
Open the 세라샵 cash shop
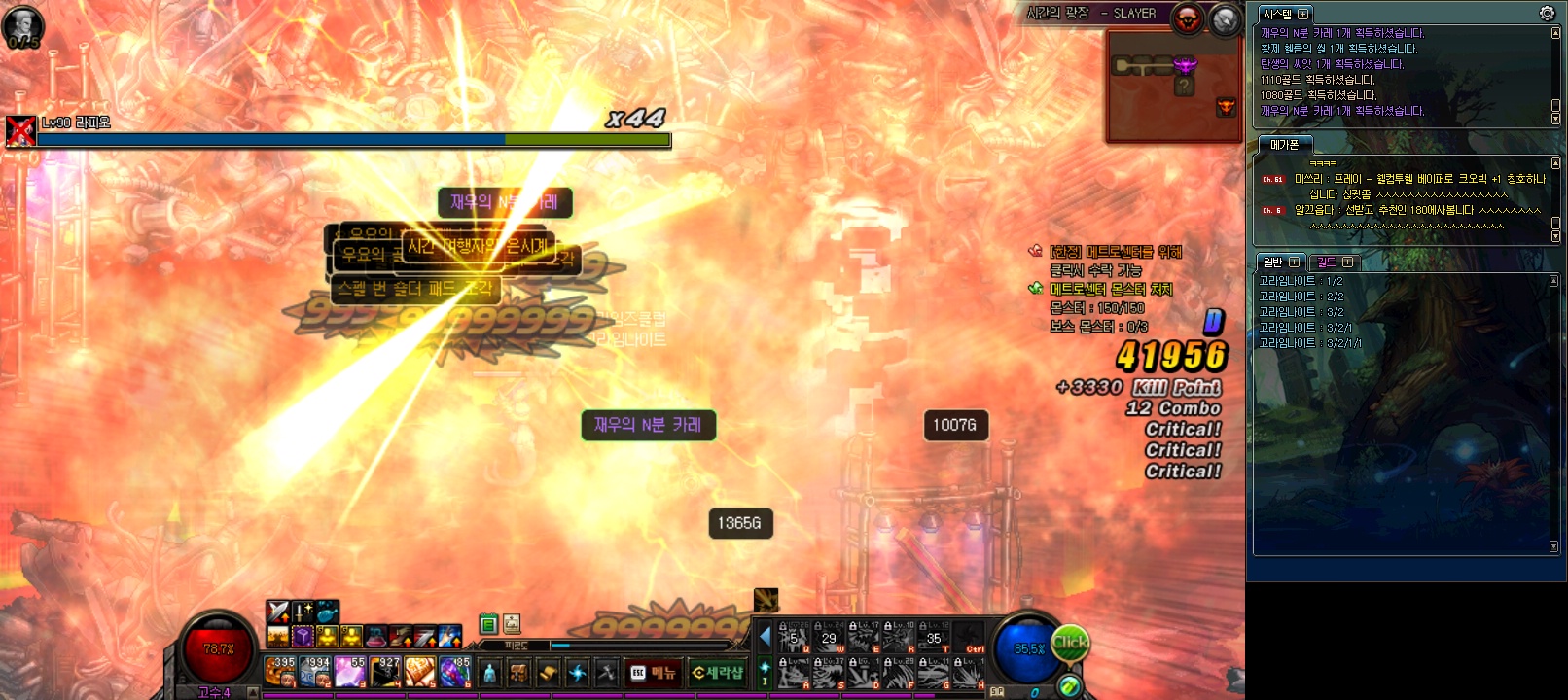point(717,672)
